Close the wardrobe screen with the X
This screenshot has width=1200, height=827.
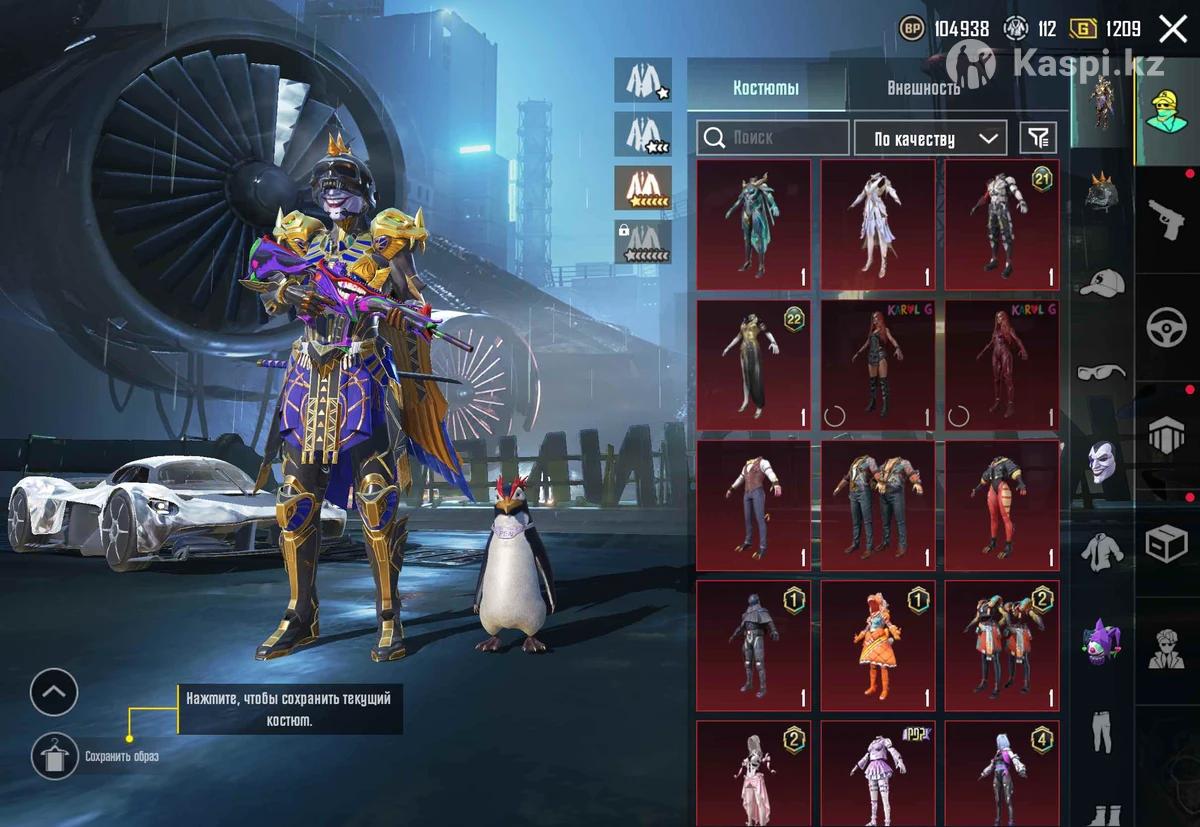(1172, 29)
